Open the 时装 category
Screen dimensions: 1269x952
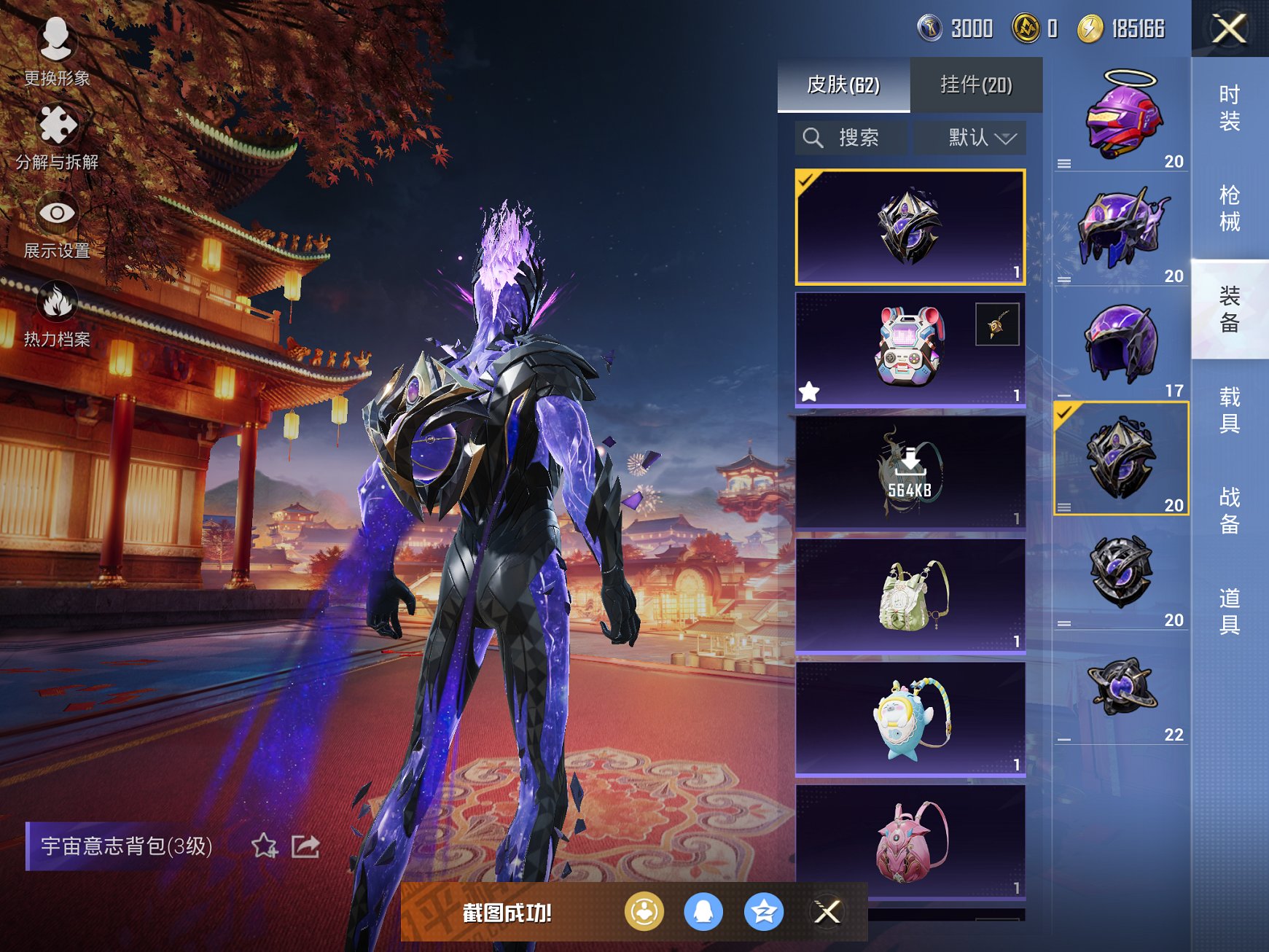(1230, 108)
